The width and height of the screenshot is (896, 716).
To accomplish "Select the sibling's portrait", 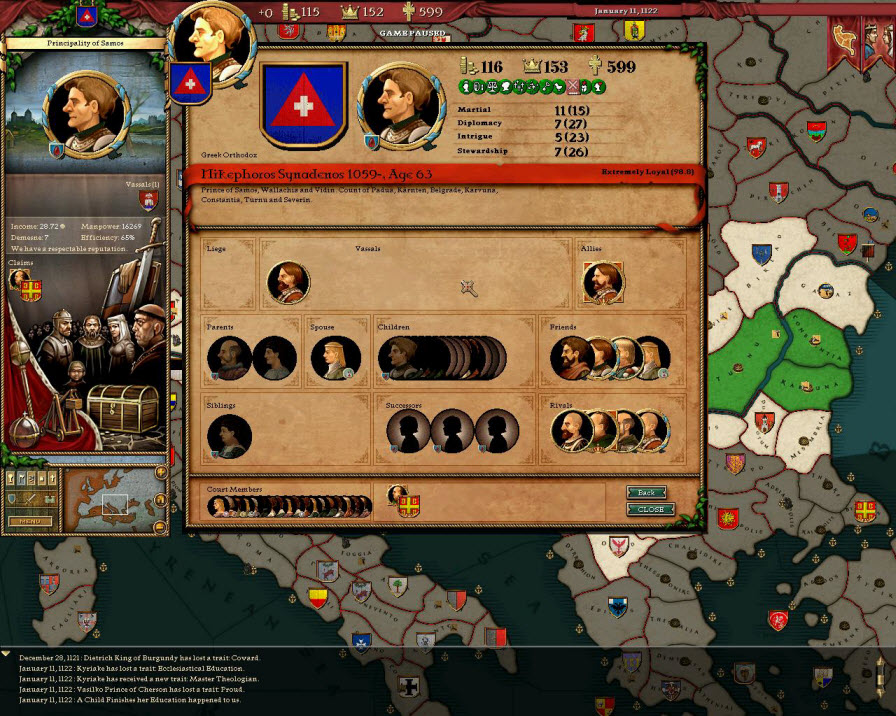I will (229, 436).
